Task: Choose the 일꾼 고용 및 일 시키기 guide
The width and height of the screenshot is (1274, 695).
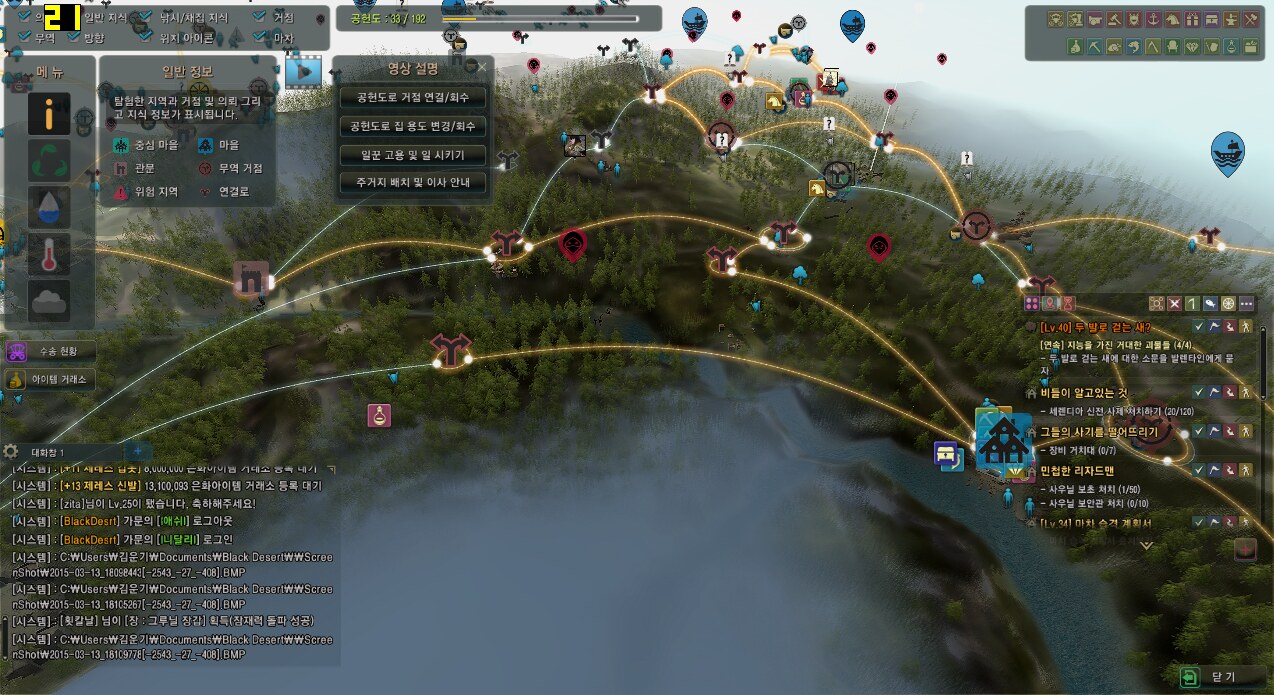Action: click(x=413, y=155)
